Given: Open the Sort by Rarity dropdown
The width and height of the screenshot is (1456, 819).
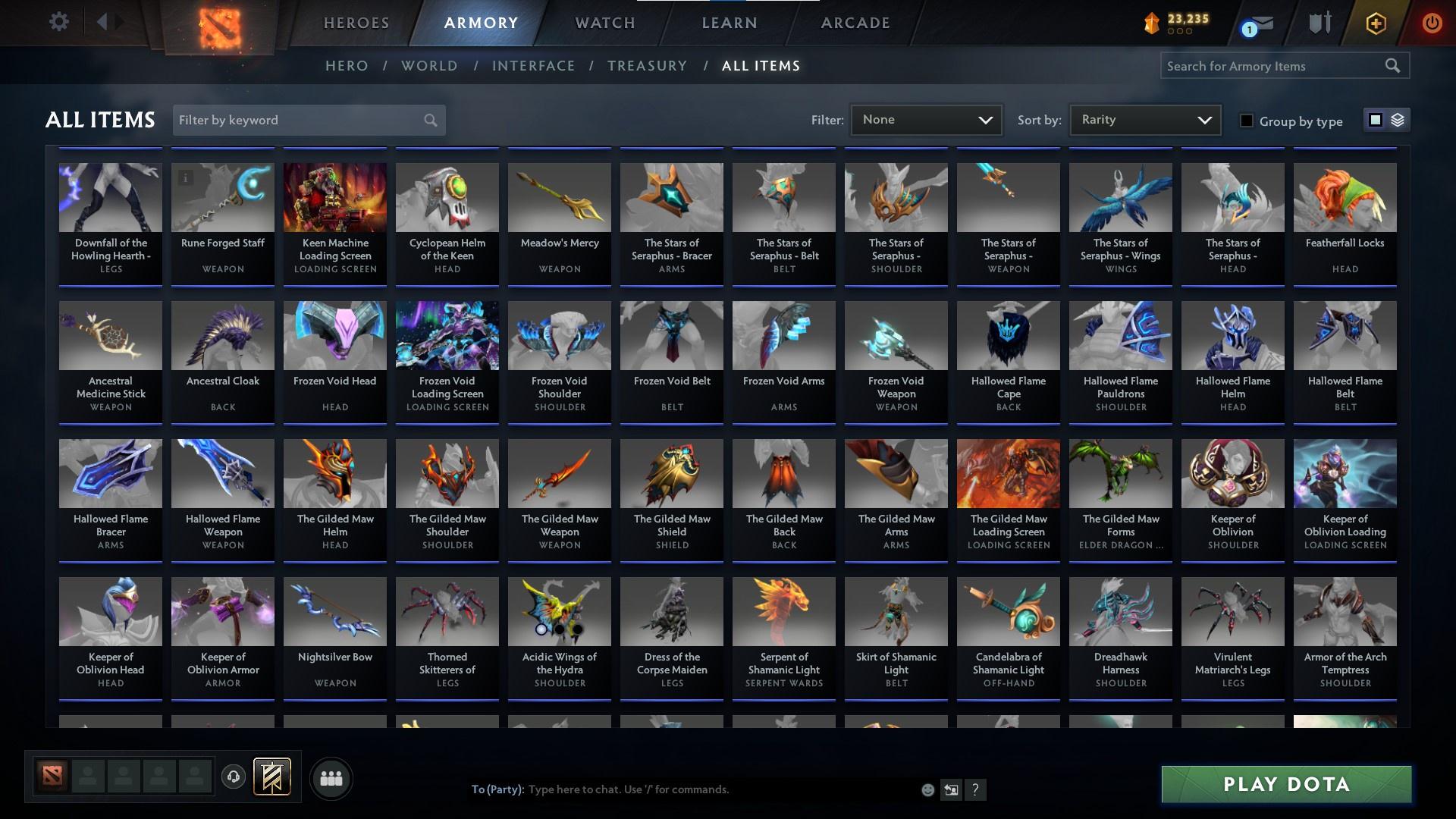Looking at the screenshot, I should tap(1144, 119).
